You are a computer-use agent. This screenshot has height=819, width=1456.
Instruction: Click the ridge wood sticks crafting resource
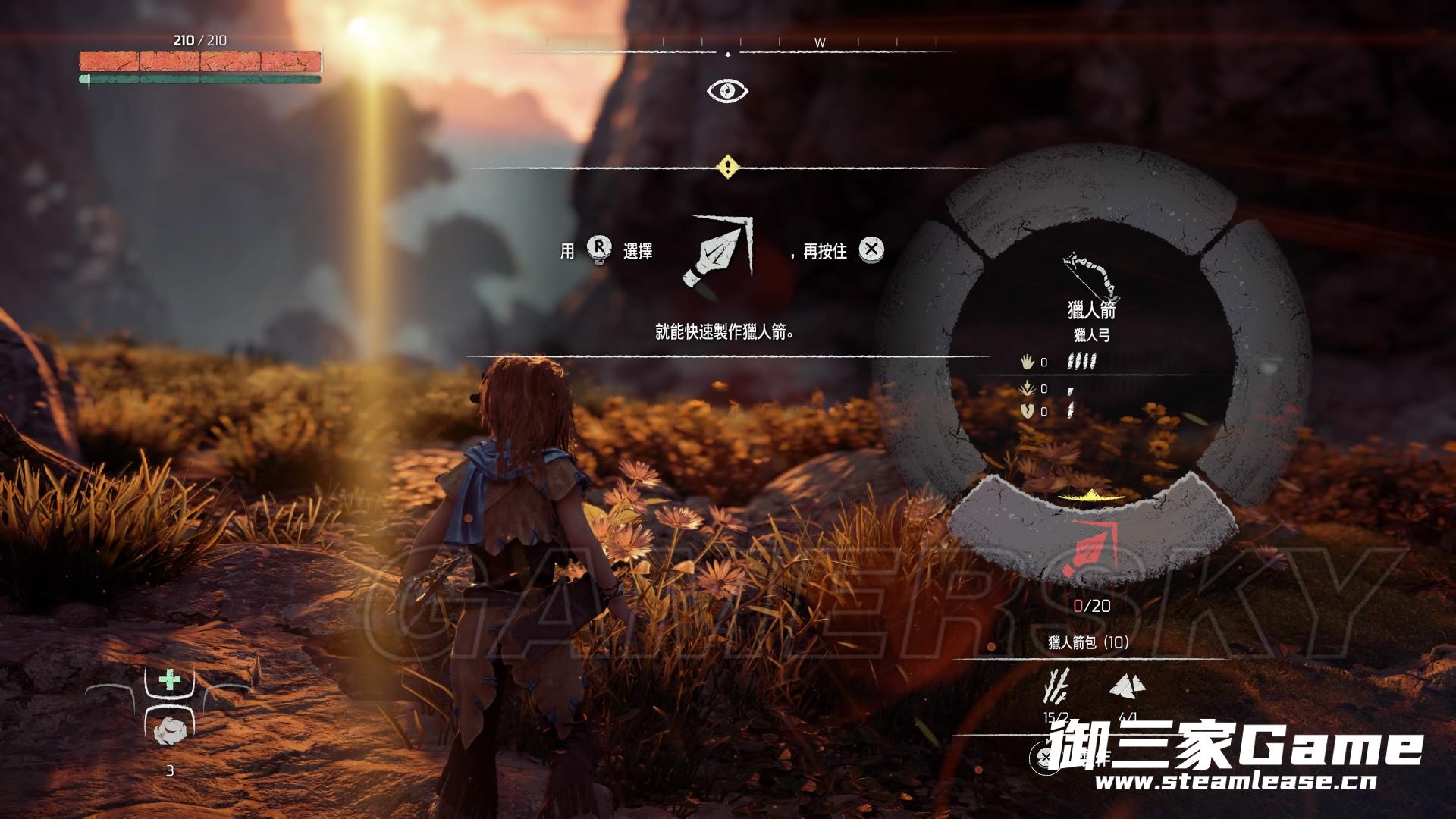coord(1056,686)
